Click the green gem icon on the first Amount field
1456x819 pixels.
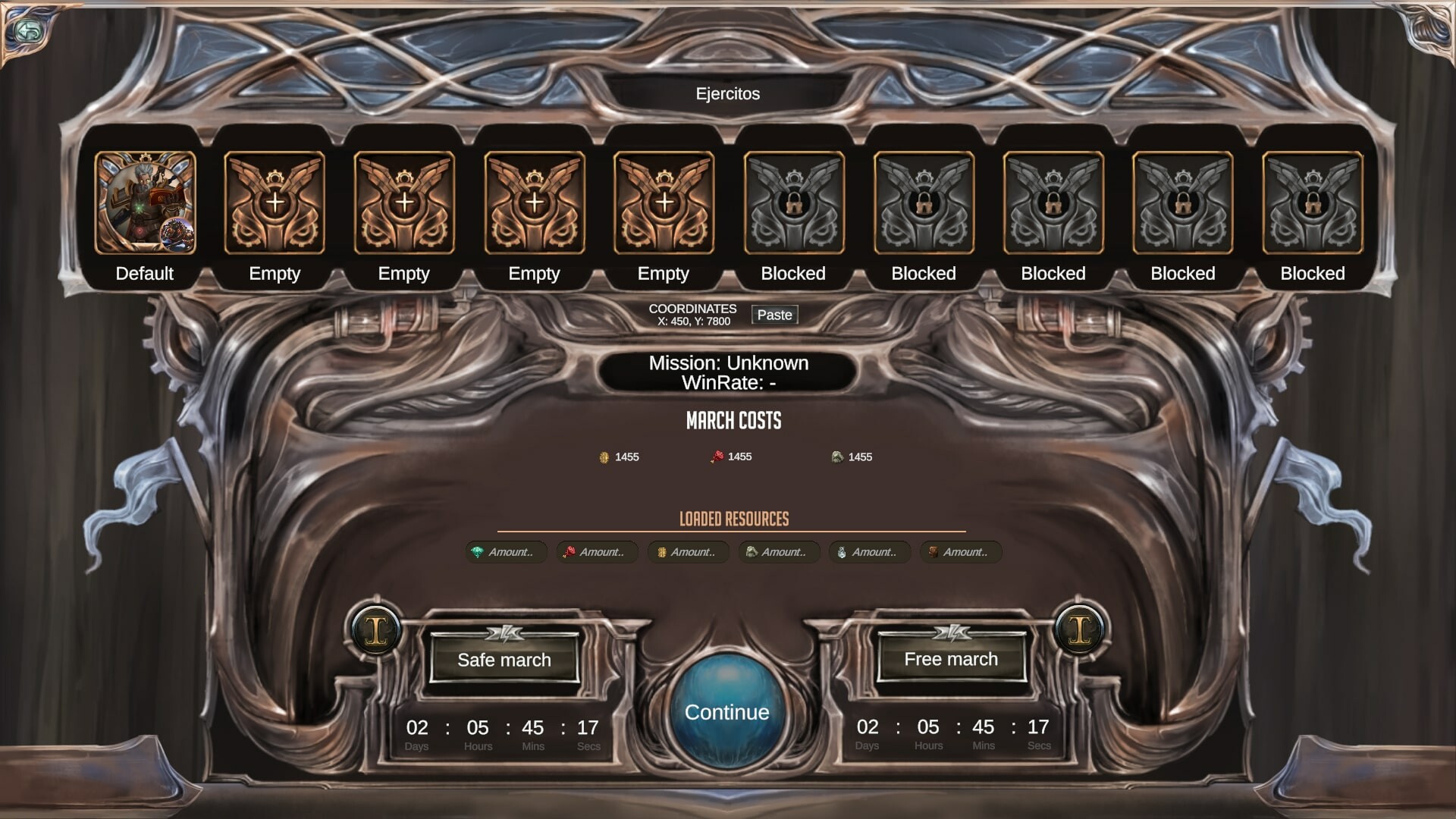coord(478,552)
